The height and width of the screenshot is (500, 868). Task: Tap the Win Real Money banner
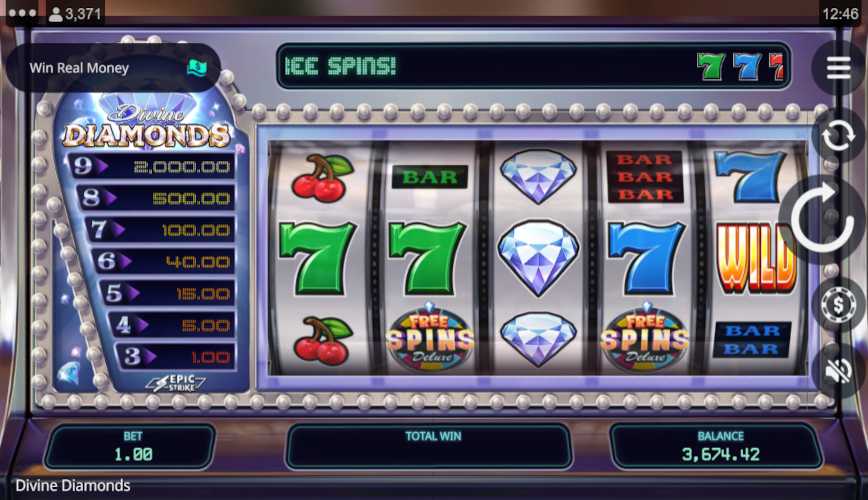pos(112,68)
